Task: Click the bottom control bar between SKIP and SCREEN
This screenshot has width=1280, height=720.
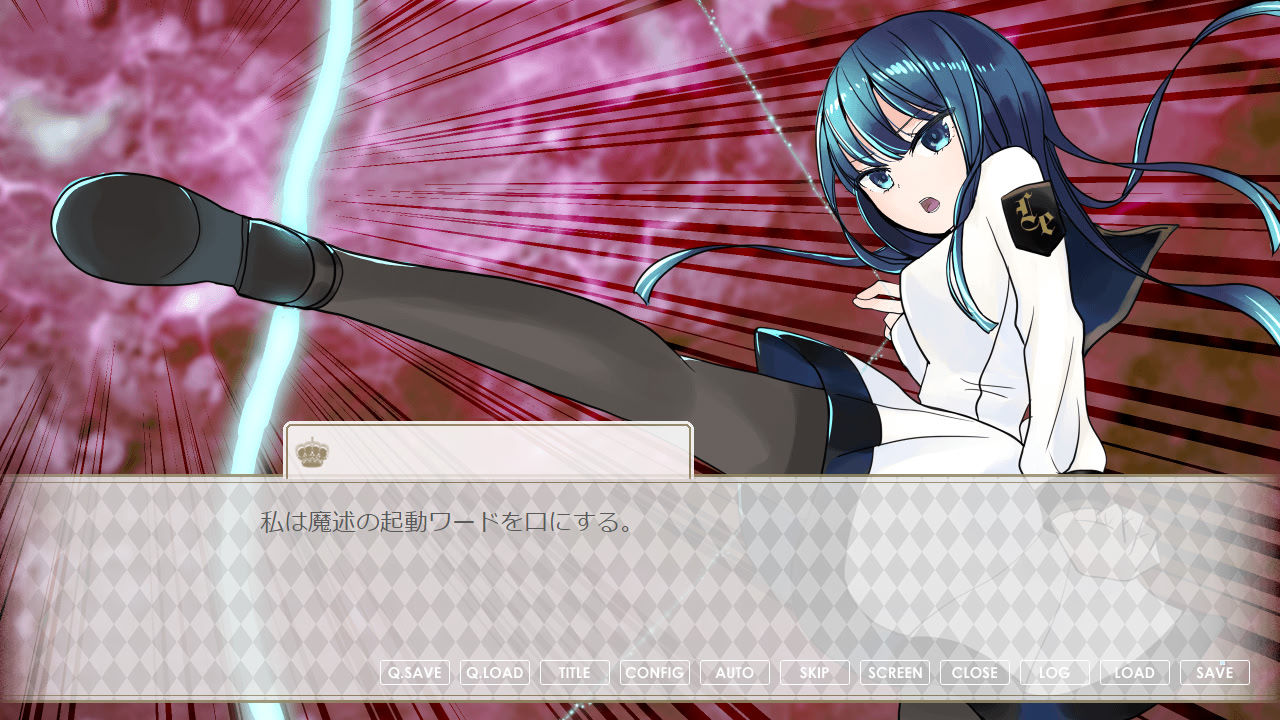Action: pos(857,672)
